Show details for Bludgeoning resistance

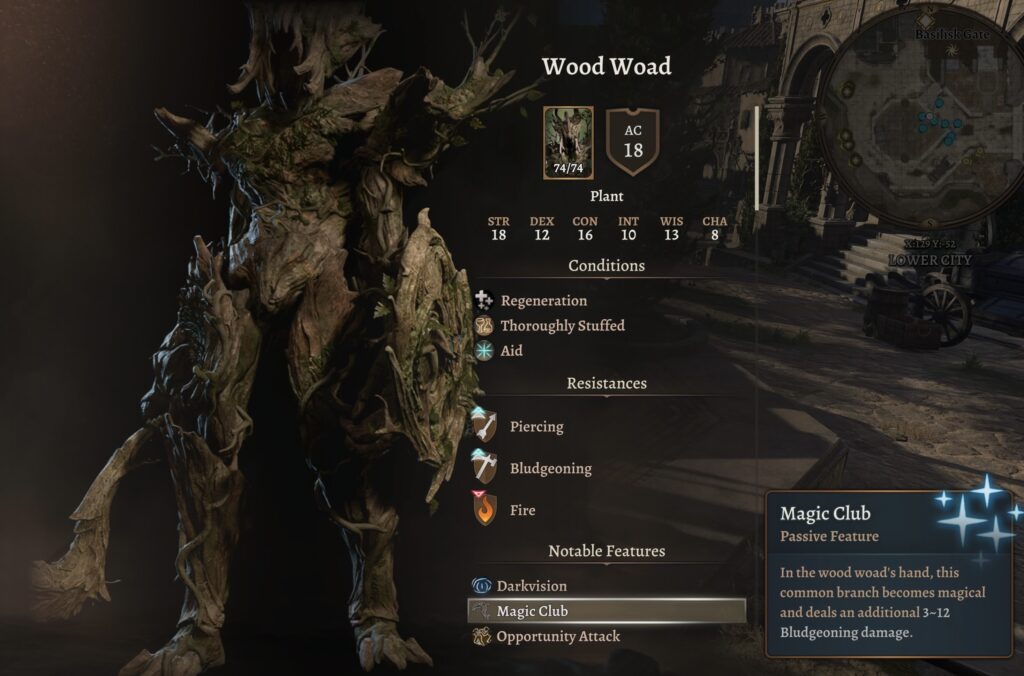(x=550, y=469)
